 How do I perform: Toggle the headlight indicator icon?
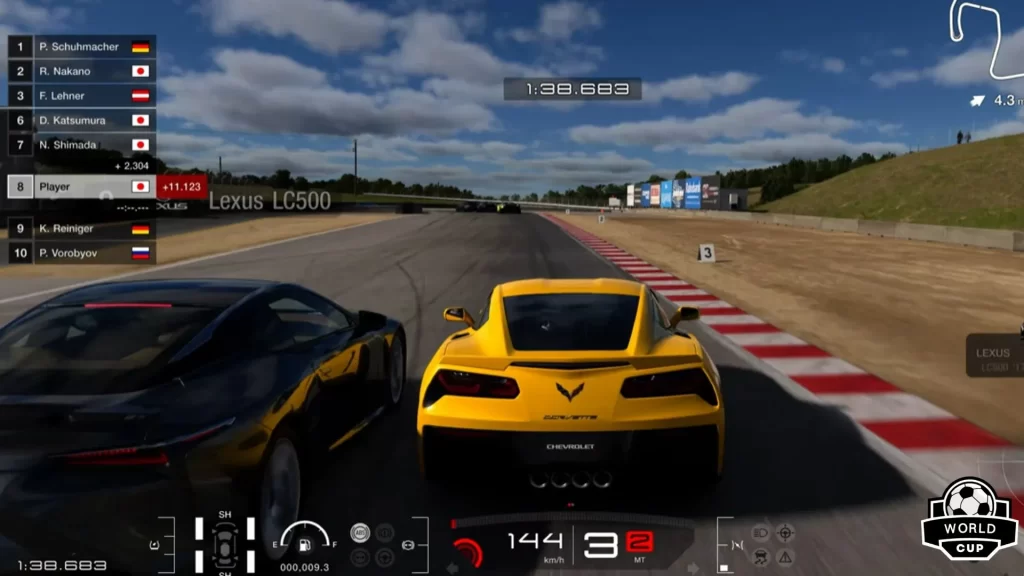click(760, 533)
